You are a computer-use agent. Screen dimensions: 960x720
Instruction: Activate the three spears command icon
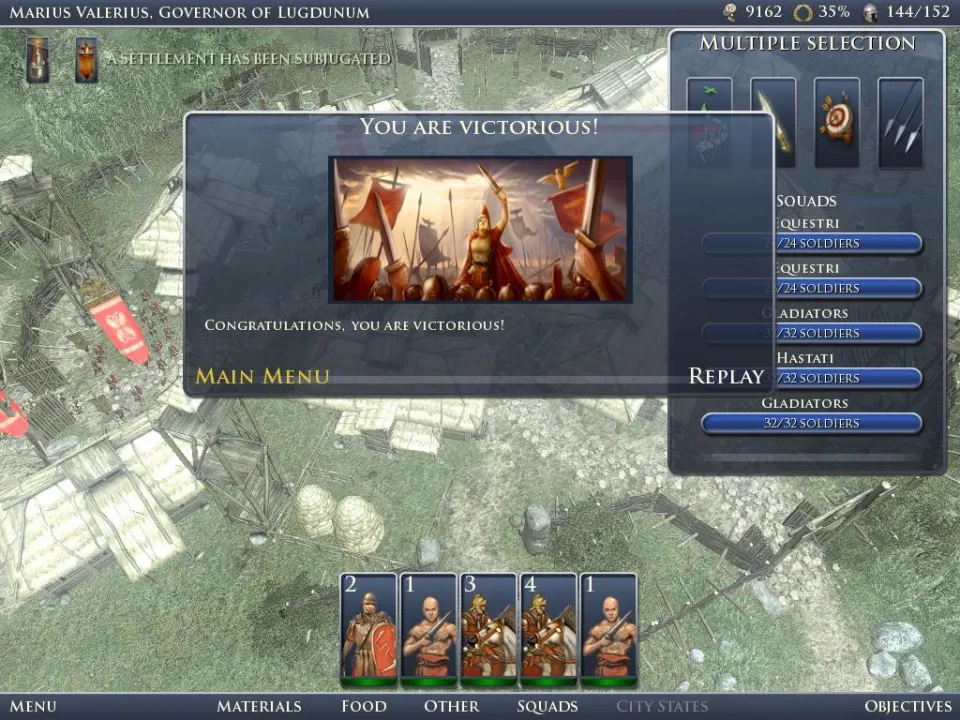(900, 122)
